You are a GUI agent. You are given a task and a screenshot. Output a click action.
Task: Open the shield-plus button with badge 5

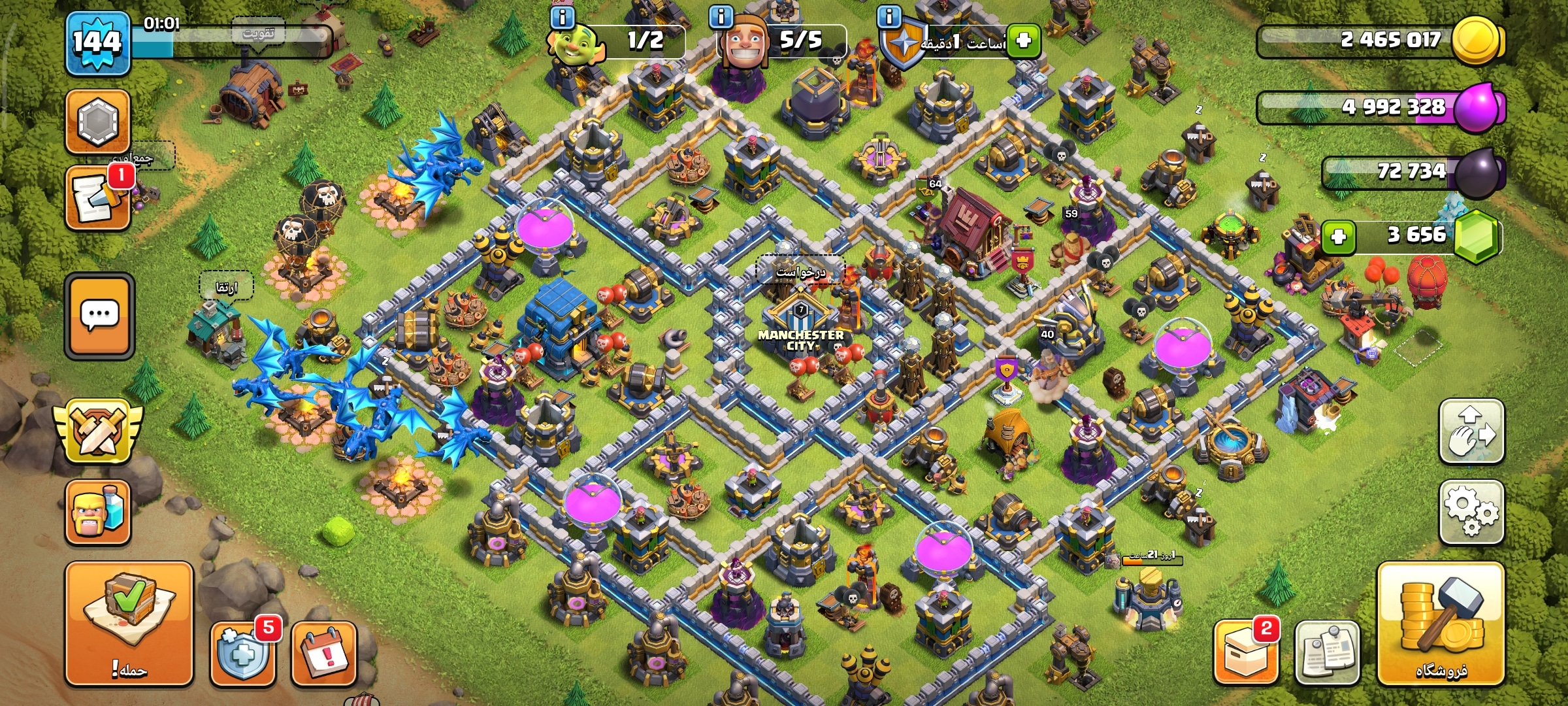coord(243,652)
